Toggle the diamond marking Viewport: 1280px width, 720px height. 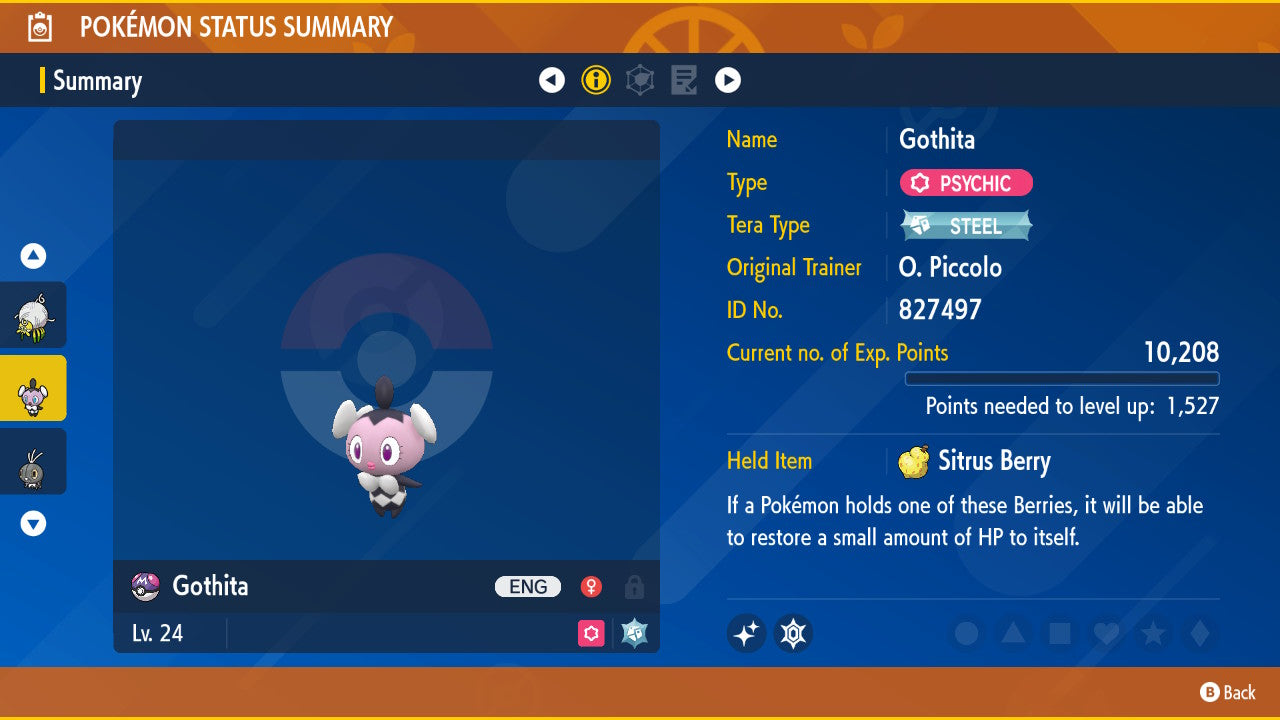[1198, 633]
